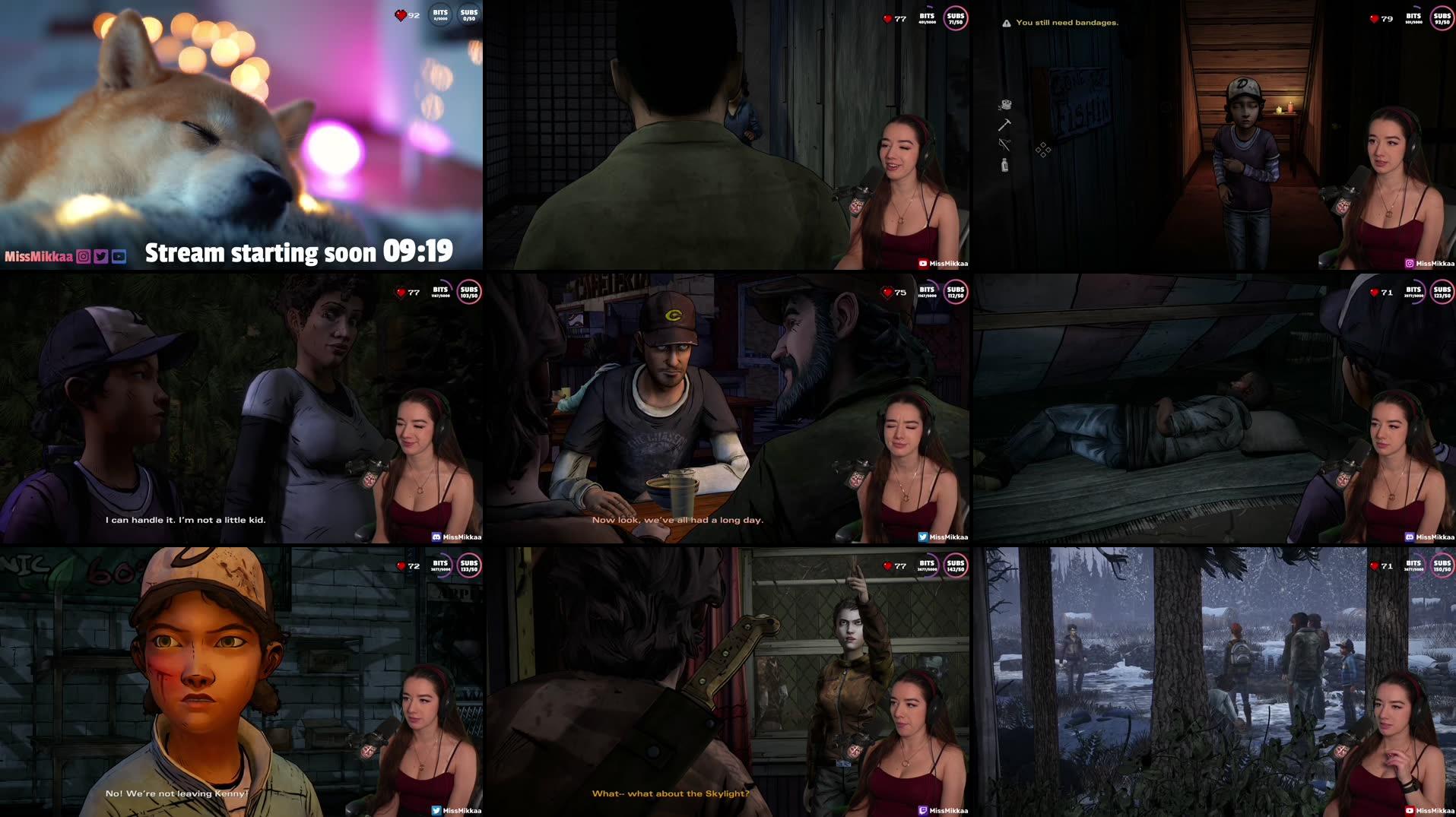Click the Stream starting soon banner
The image size is (1456, 817).
pos(259,253)
